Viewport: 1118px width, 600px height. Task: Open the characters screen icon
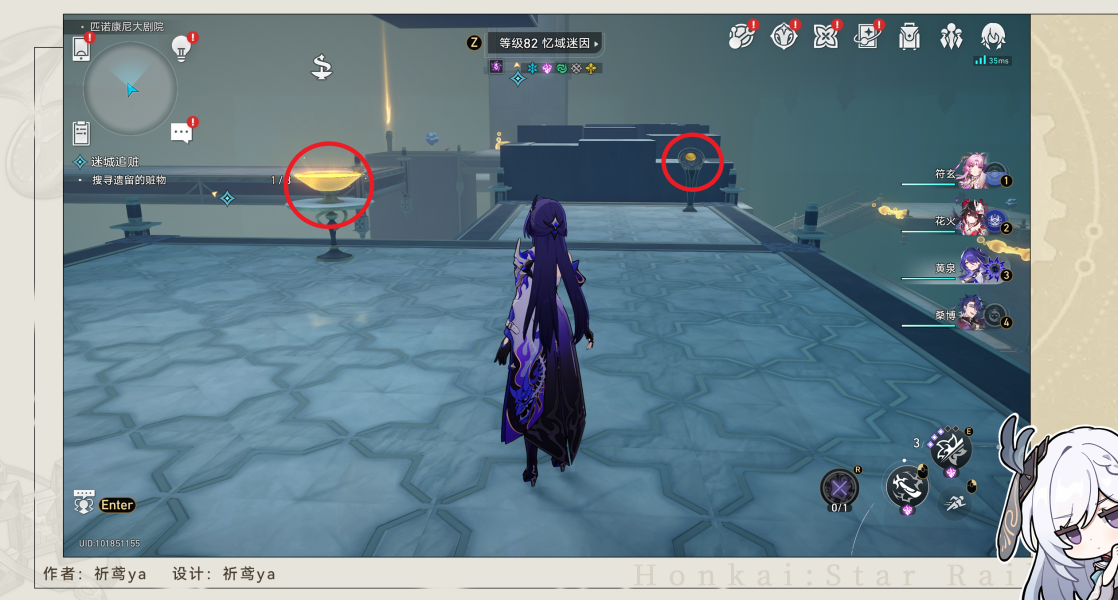[951, 37]
